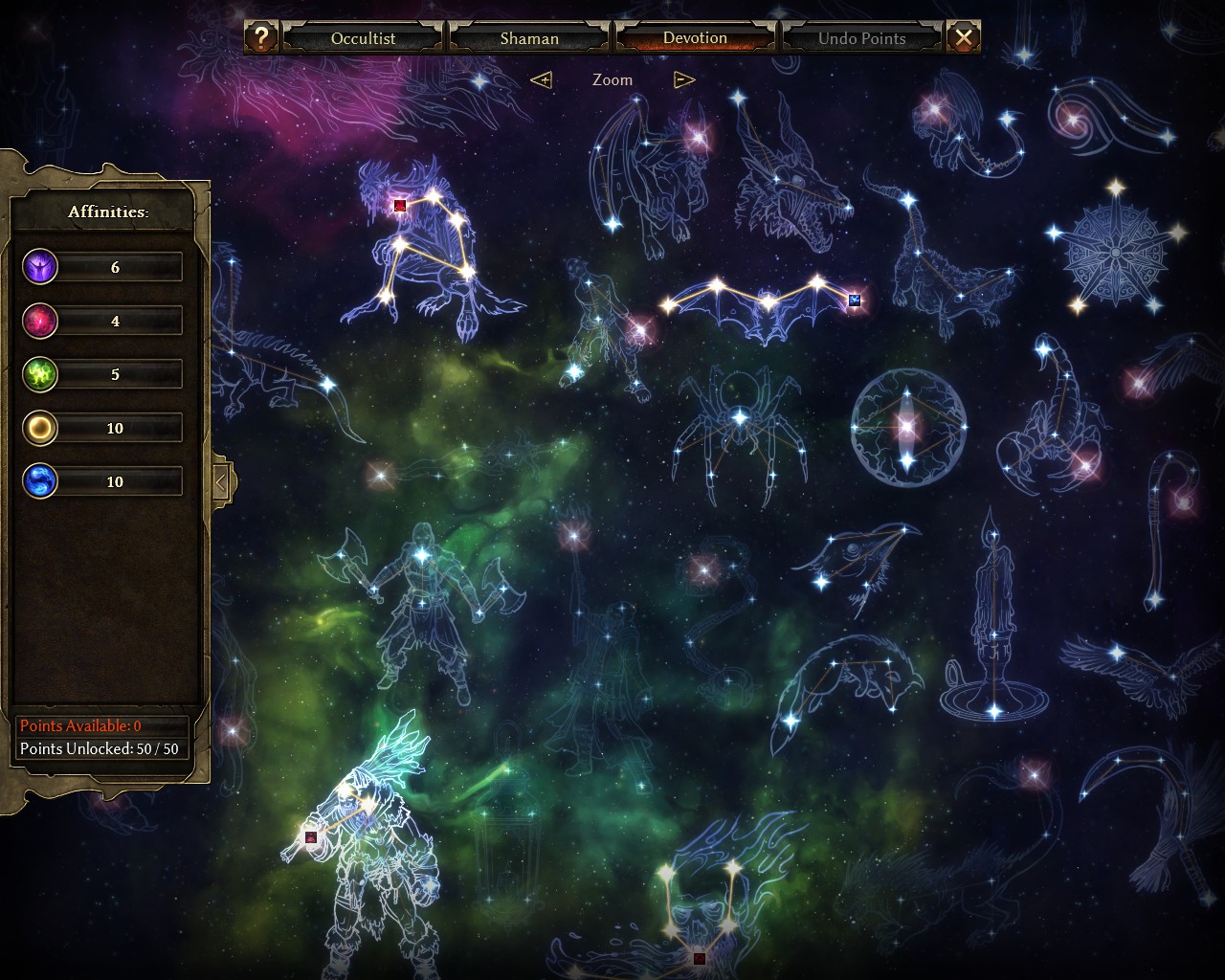Select the candle constellation's base star

pos(994,710)
